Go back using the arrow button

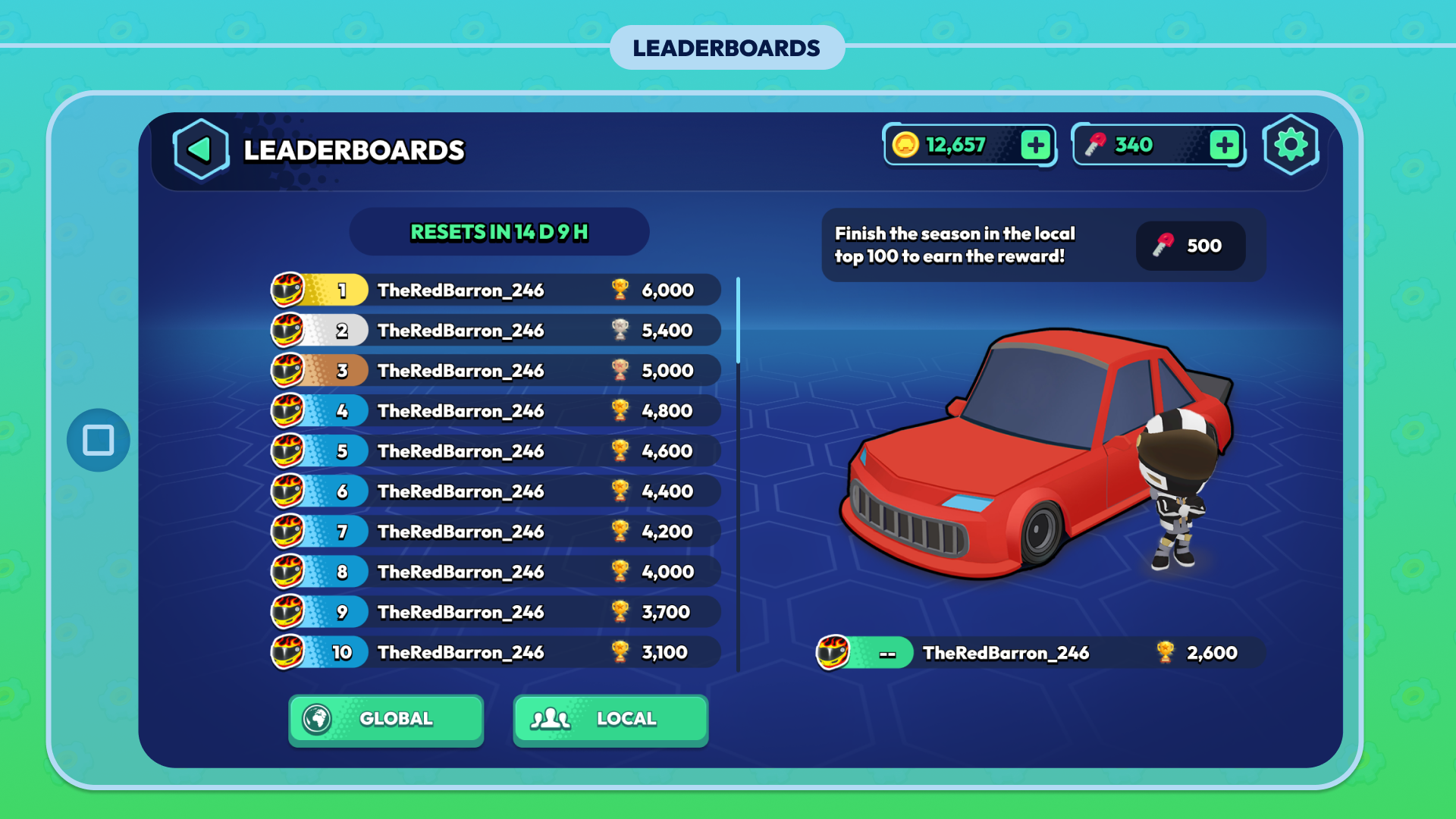(x=200, y=149)
